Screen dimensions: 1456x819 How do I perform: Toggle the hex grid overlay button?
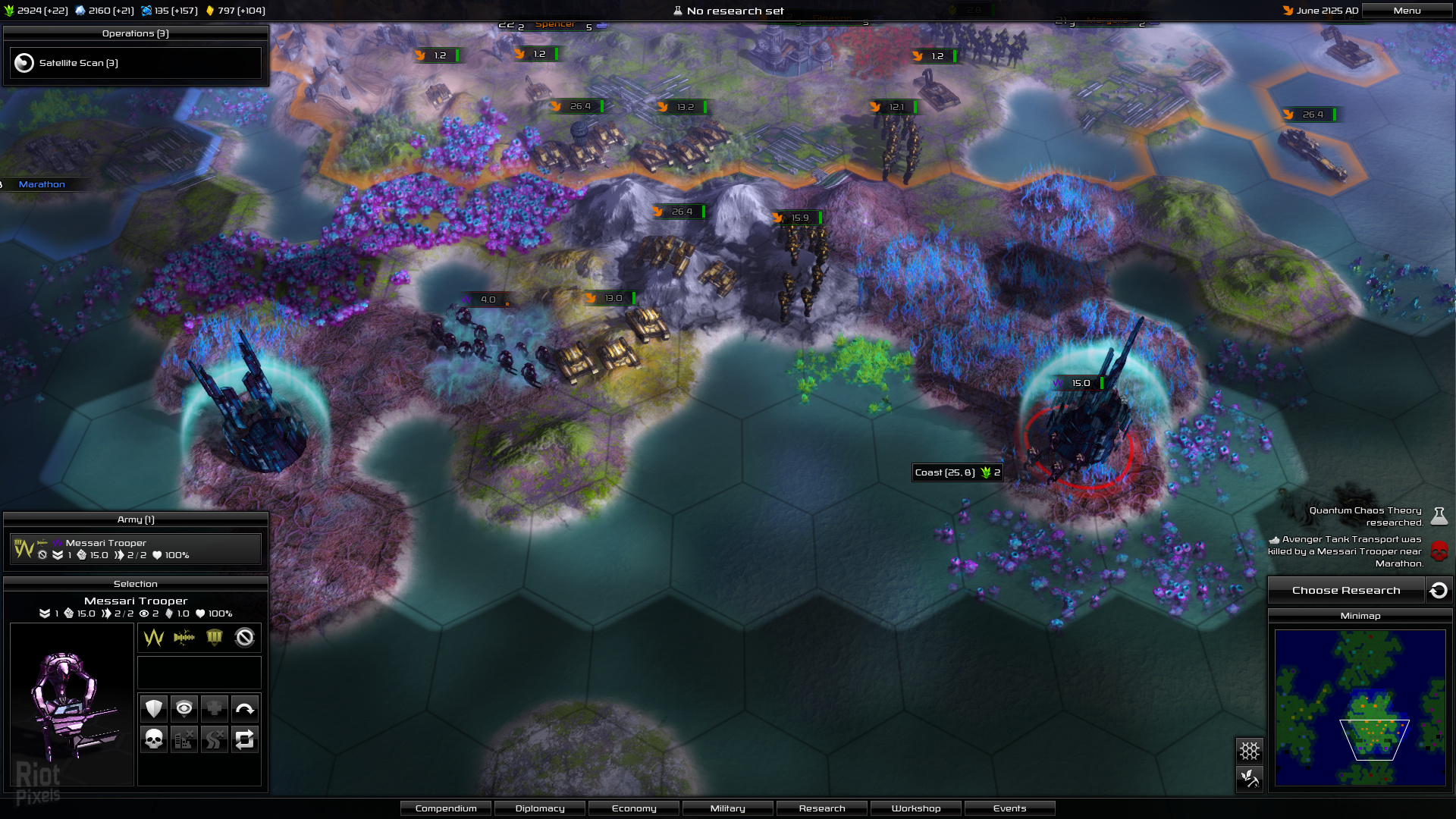[x=1250, y=751]
